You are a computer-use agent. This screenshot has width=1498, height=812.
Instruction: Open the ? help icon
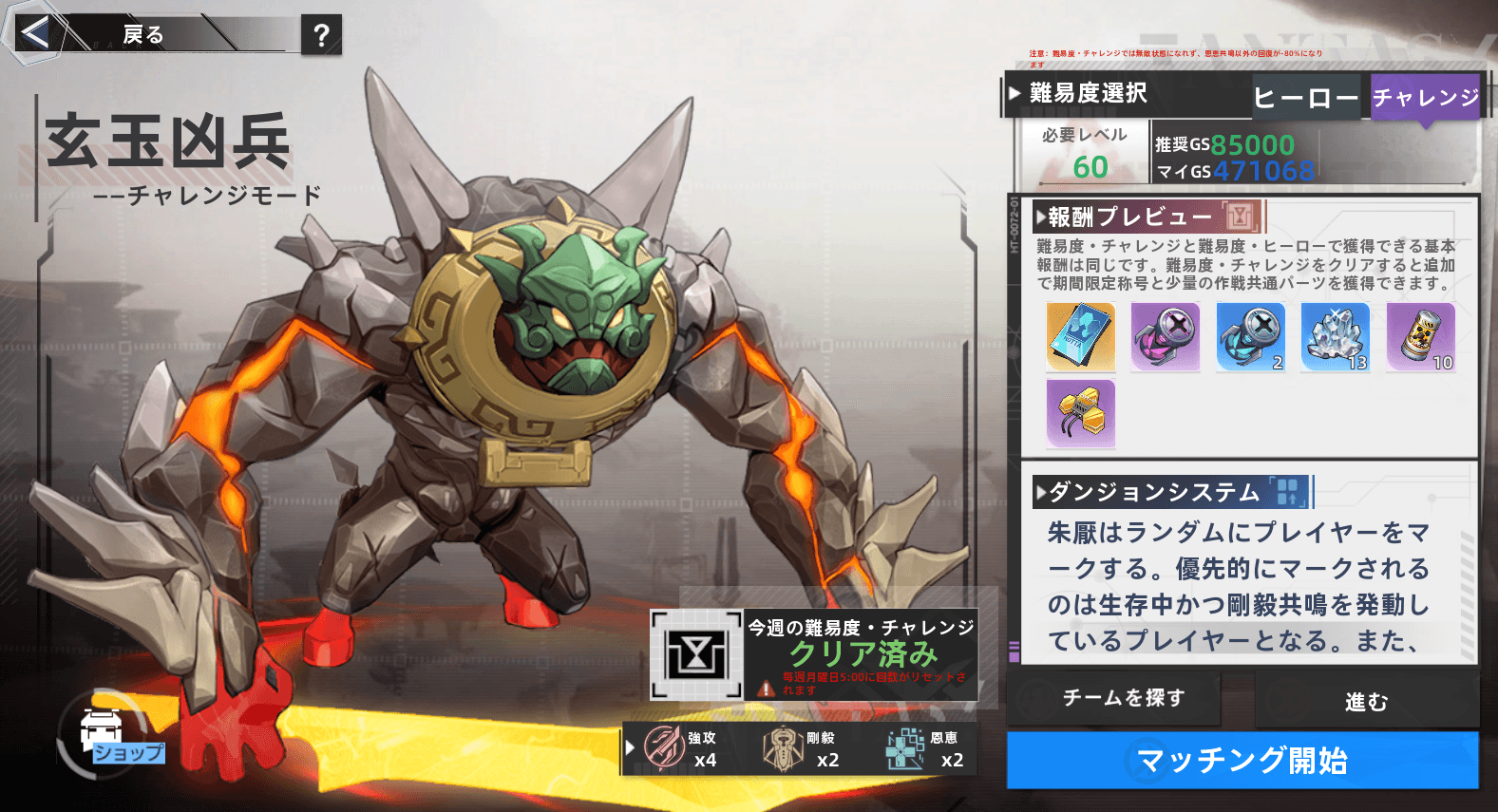click(x=320, y=36)
